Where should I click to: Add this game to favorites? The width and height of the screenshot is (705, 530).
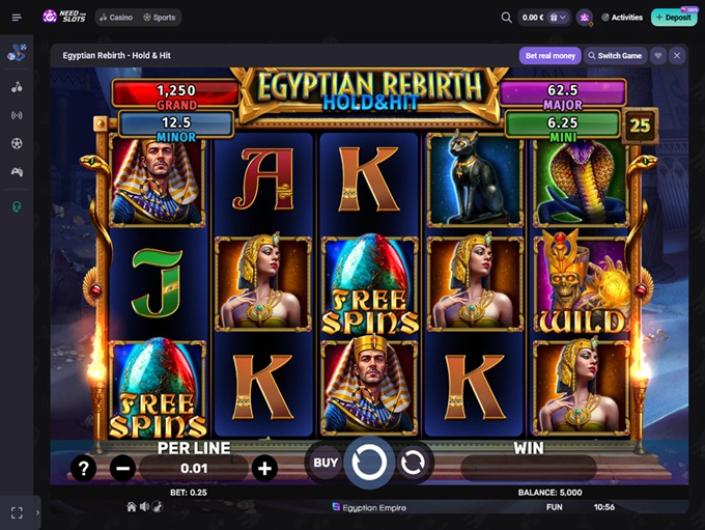(x=658, y=55)
